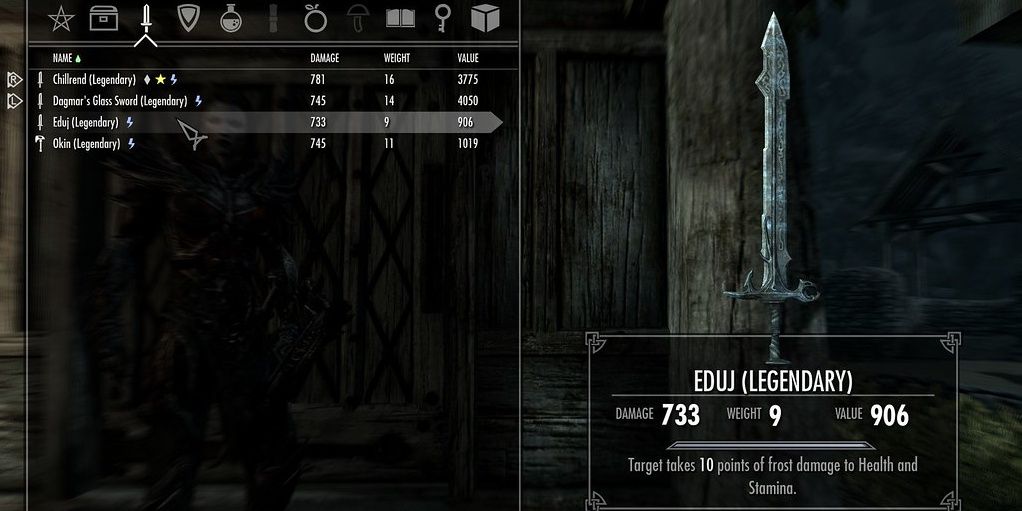Click the Eduj (Legendary) row

click(86, 122)
